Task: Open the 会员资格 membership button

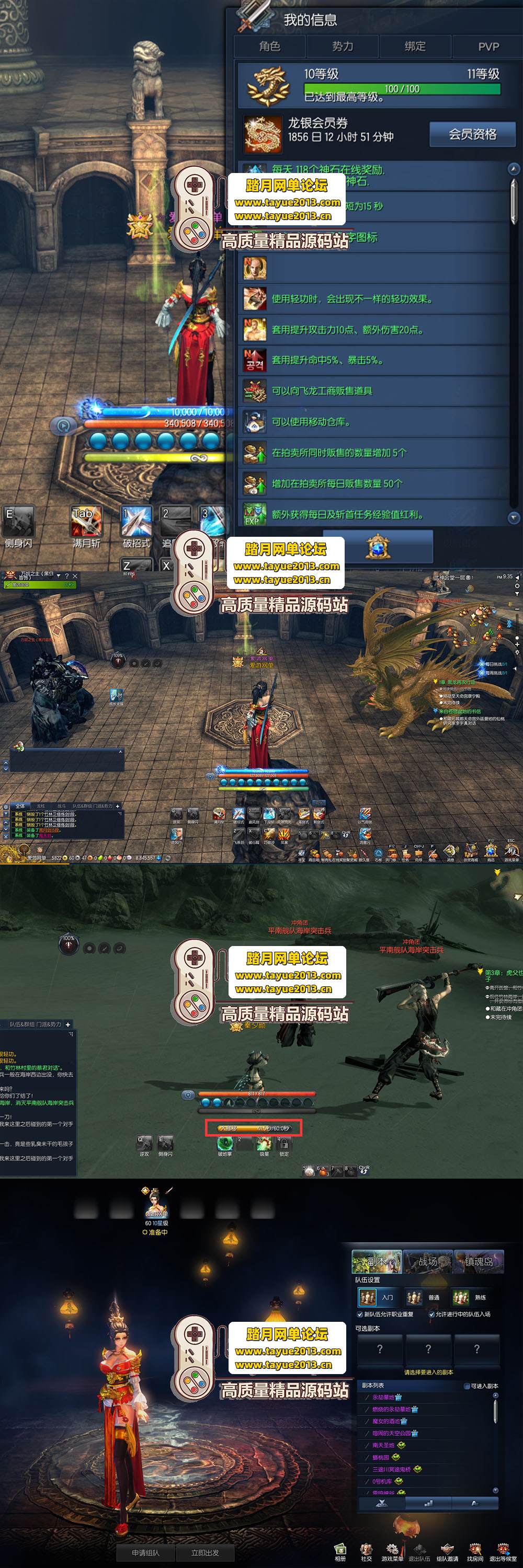Action: [472, 134]
